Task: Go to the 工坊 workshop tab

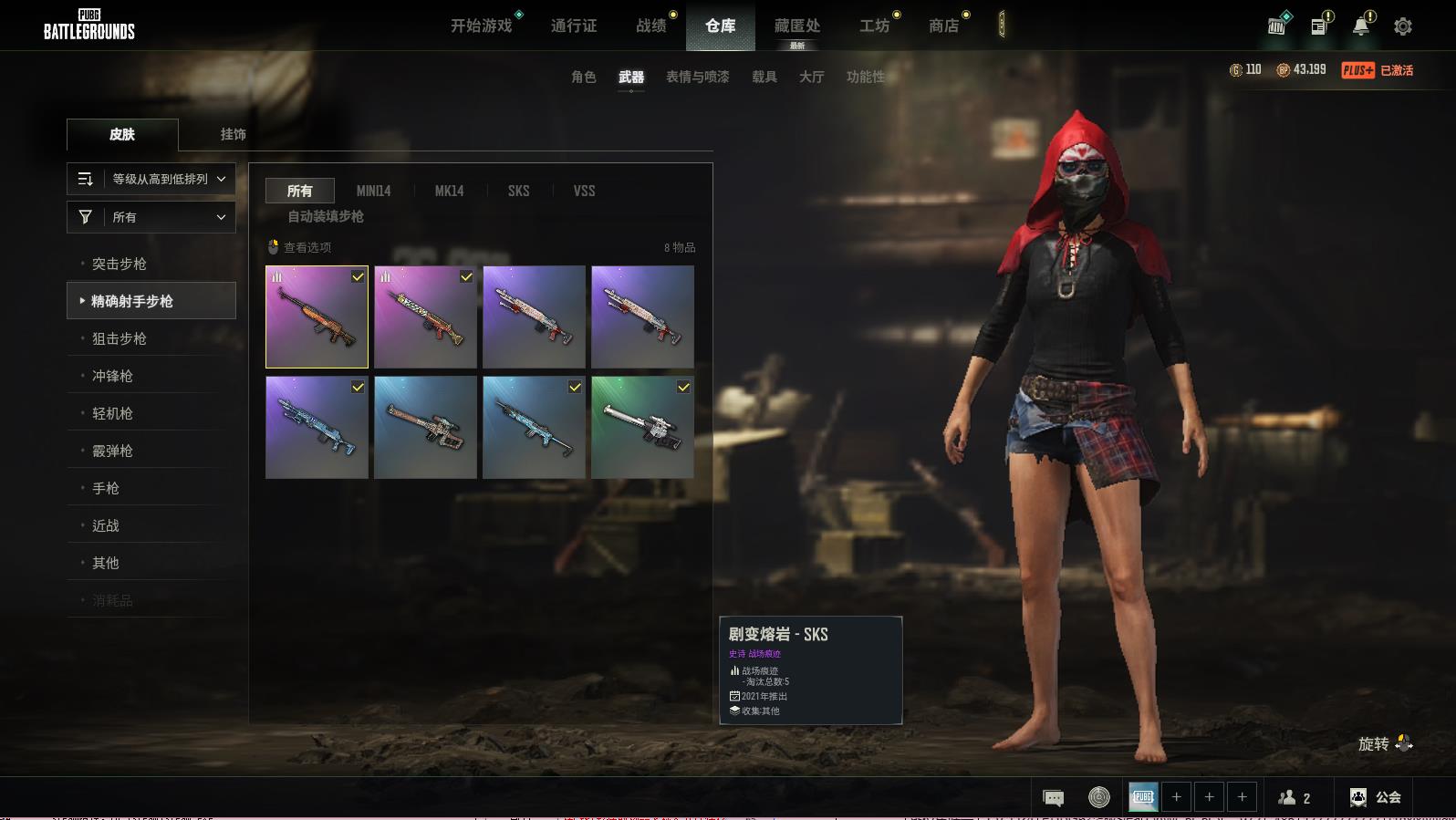Action: (x=874, y=26)
